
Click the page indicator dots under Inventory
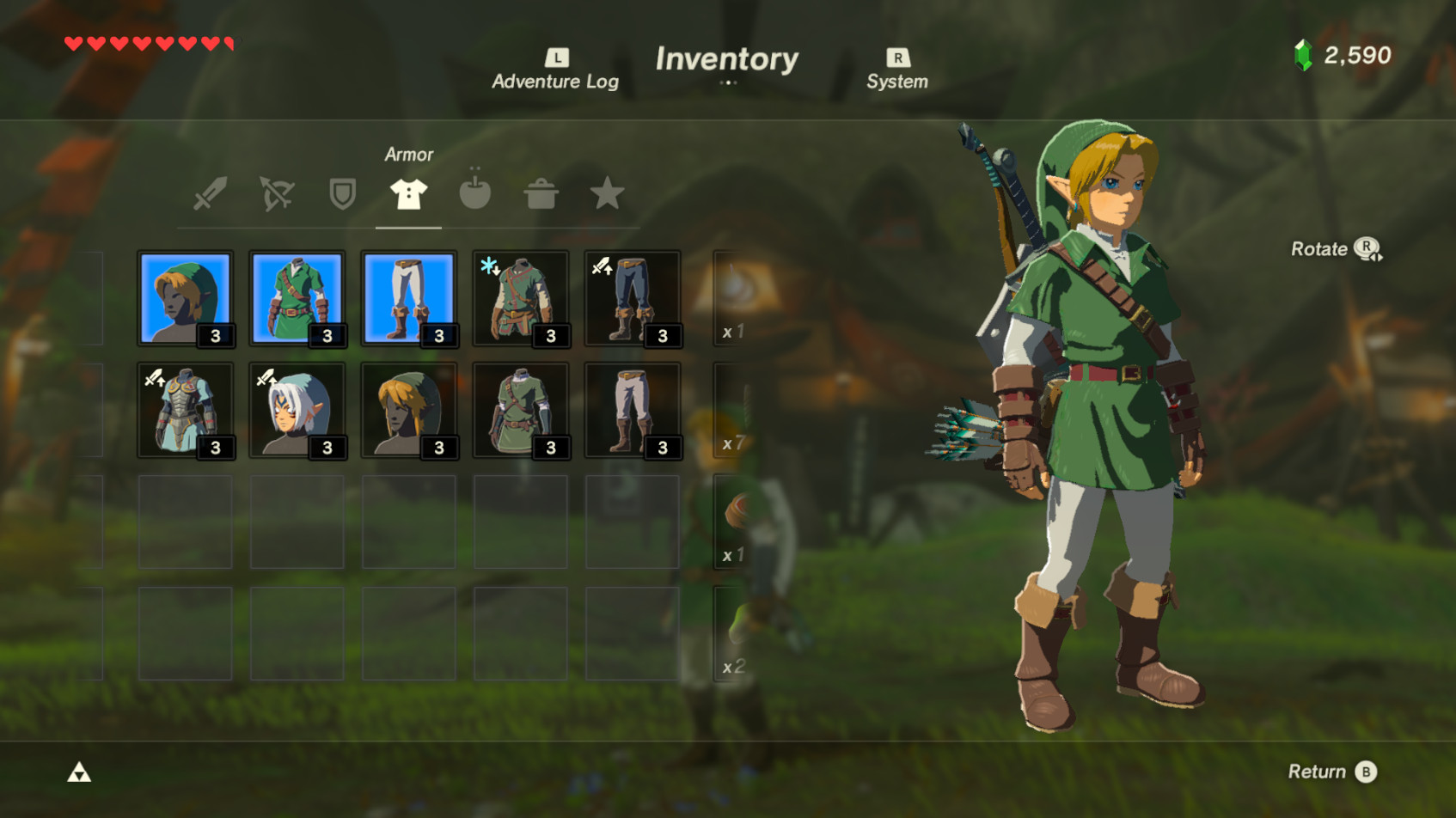(x=728, y=83)
